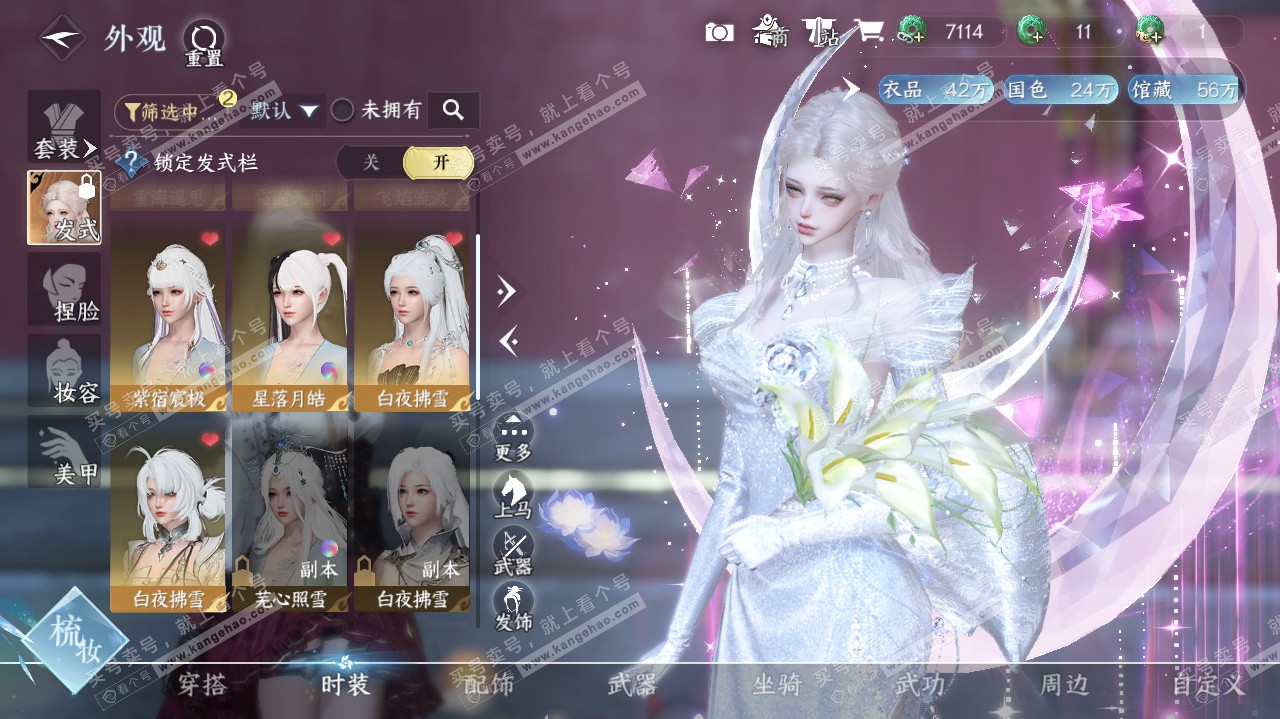
Task: Open the 美甲 nail tab
Action: click(x=64, y=452)
